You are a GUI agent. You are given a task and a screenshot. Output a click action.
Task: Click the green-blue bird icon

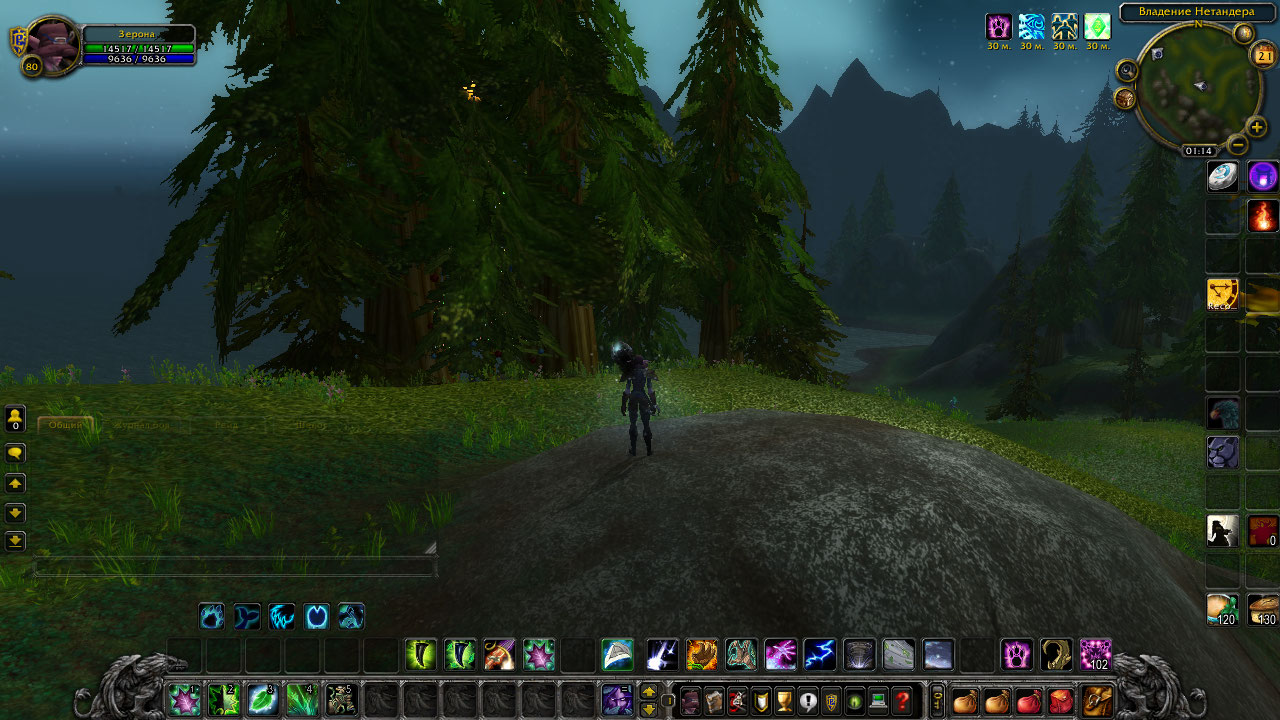1223,413
